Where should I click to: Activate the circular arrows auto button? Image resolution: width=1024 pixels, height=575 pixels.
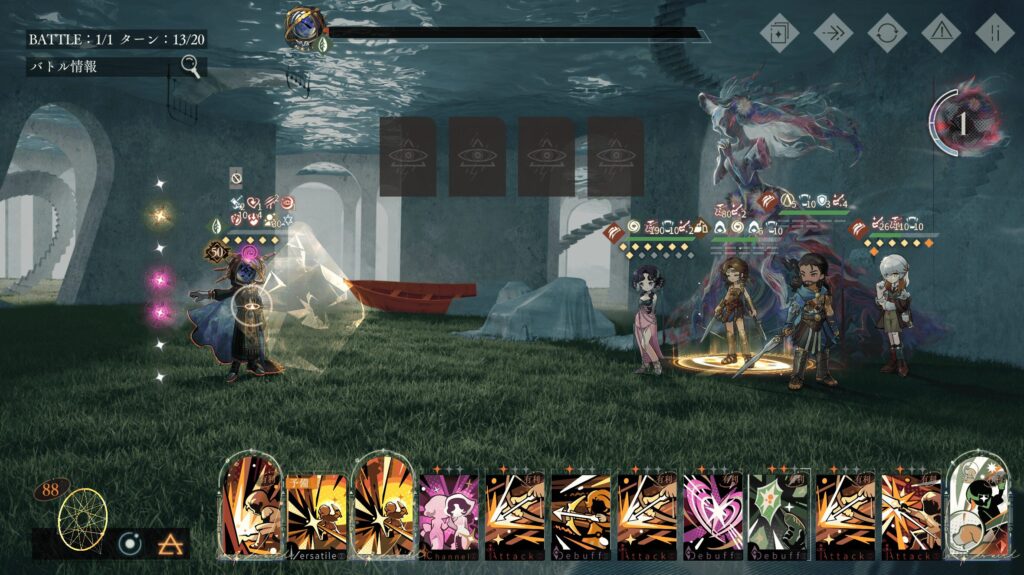click(x=887, y=32)
